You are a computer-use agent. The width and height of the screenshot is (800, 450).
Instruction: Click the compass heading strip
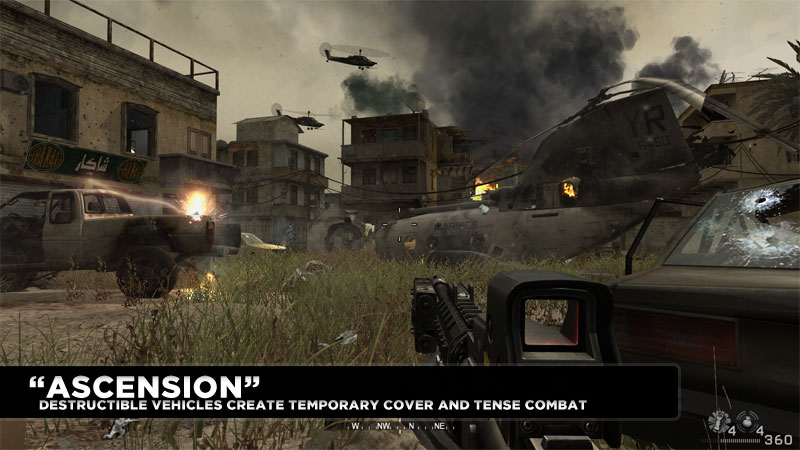(400, 425)
